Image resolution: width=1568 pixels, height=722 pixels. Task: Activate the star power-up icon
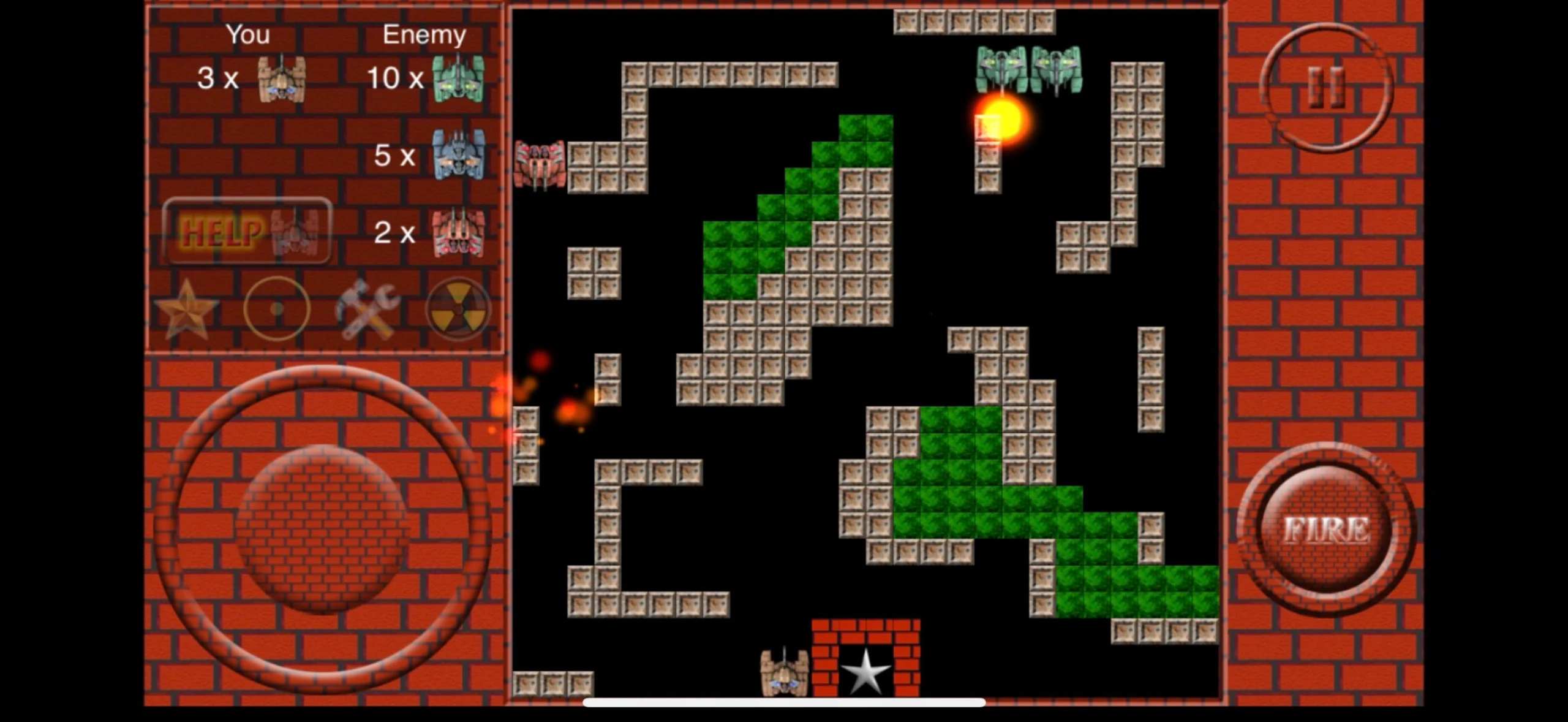(187, 310)
